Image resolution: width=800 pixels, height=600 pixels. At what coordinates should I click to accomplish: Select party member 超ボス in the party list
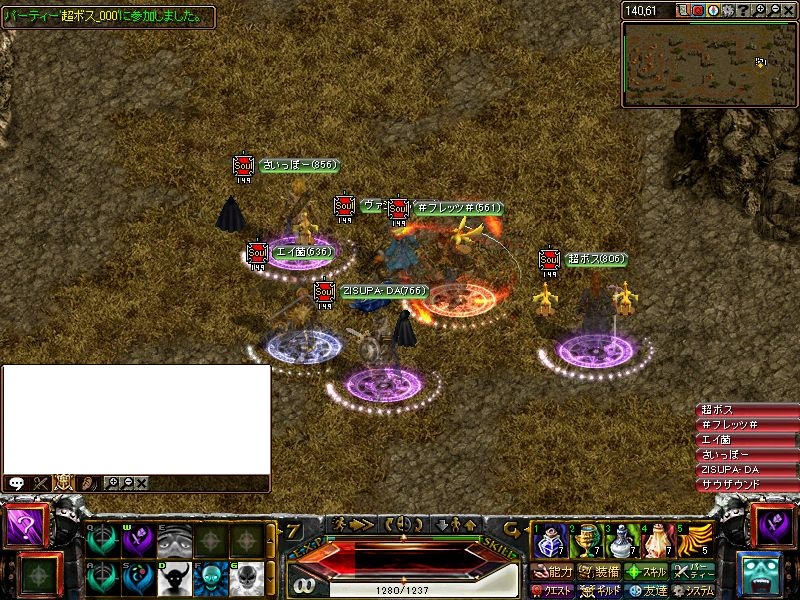(746, 410)
